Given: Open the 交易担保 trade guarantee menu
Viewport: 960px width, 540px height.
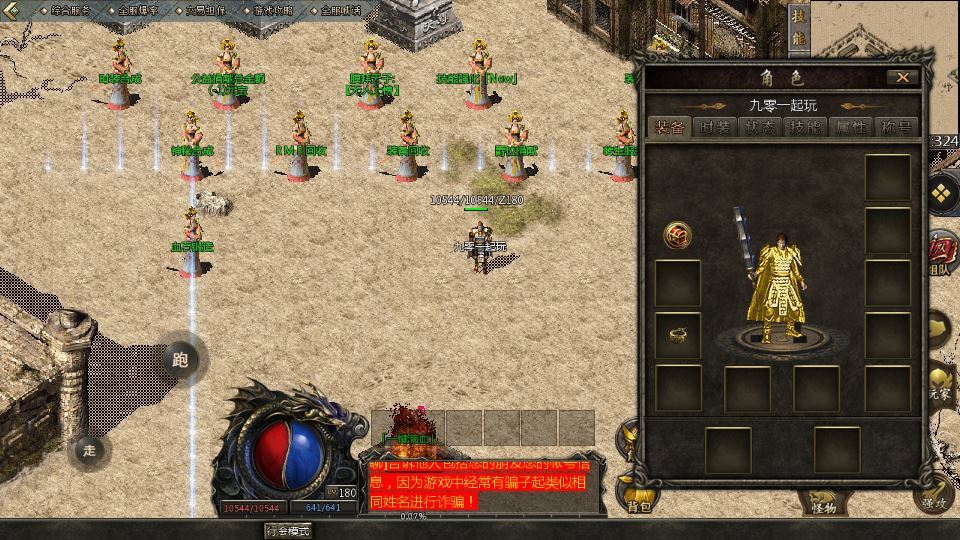Looking at the screenshot, I should (x=205, y=10).
